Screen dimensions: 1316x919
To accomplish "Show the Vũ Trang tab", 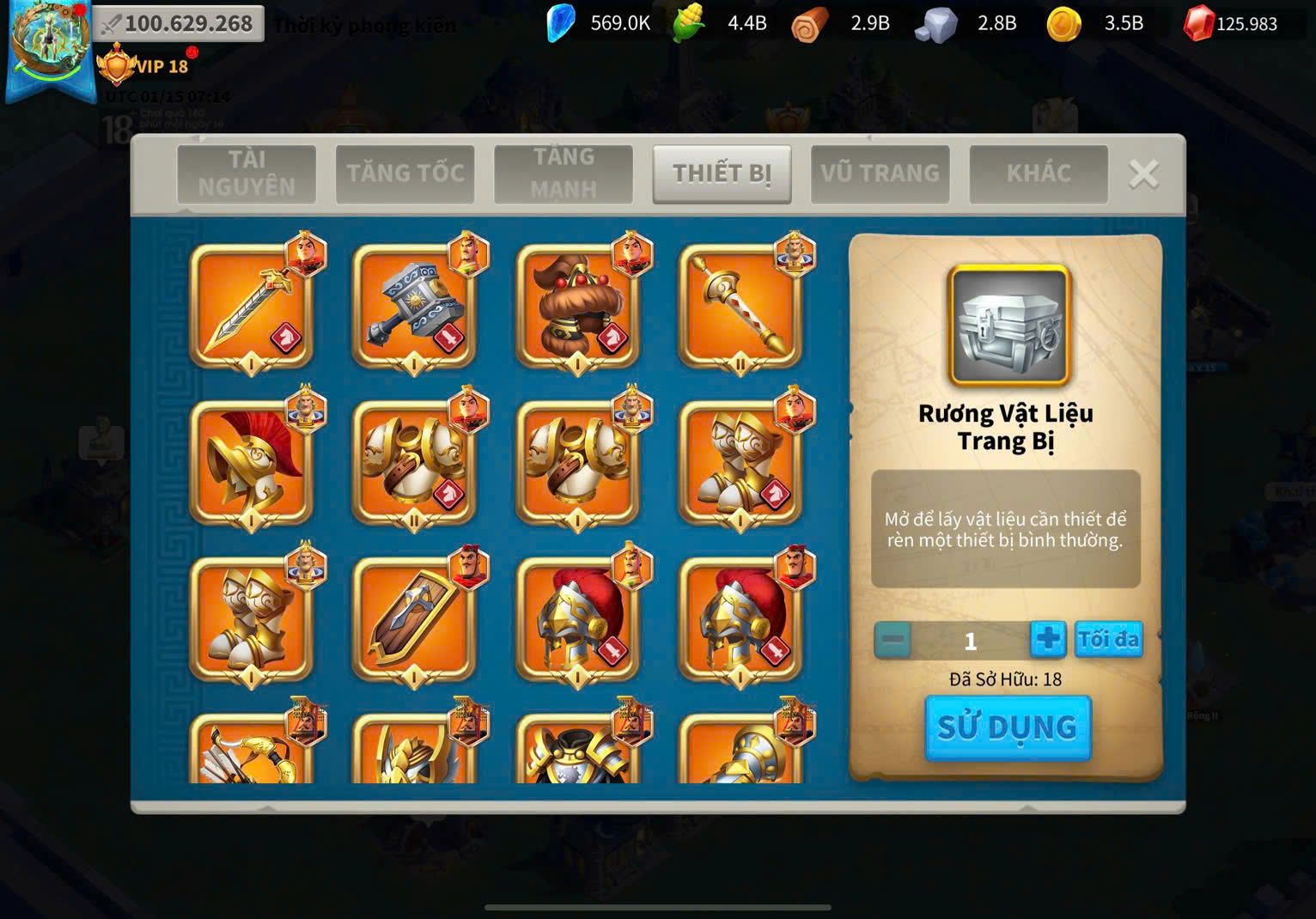I will pos(880,173).
